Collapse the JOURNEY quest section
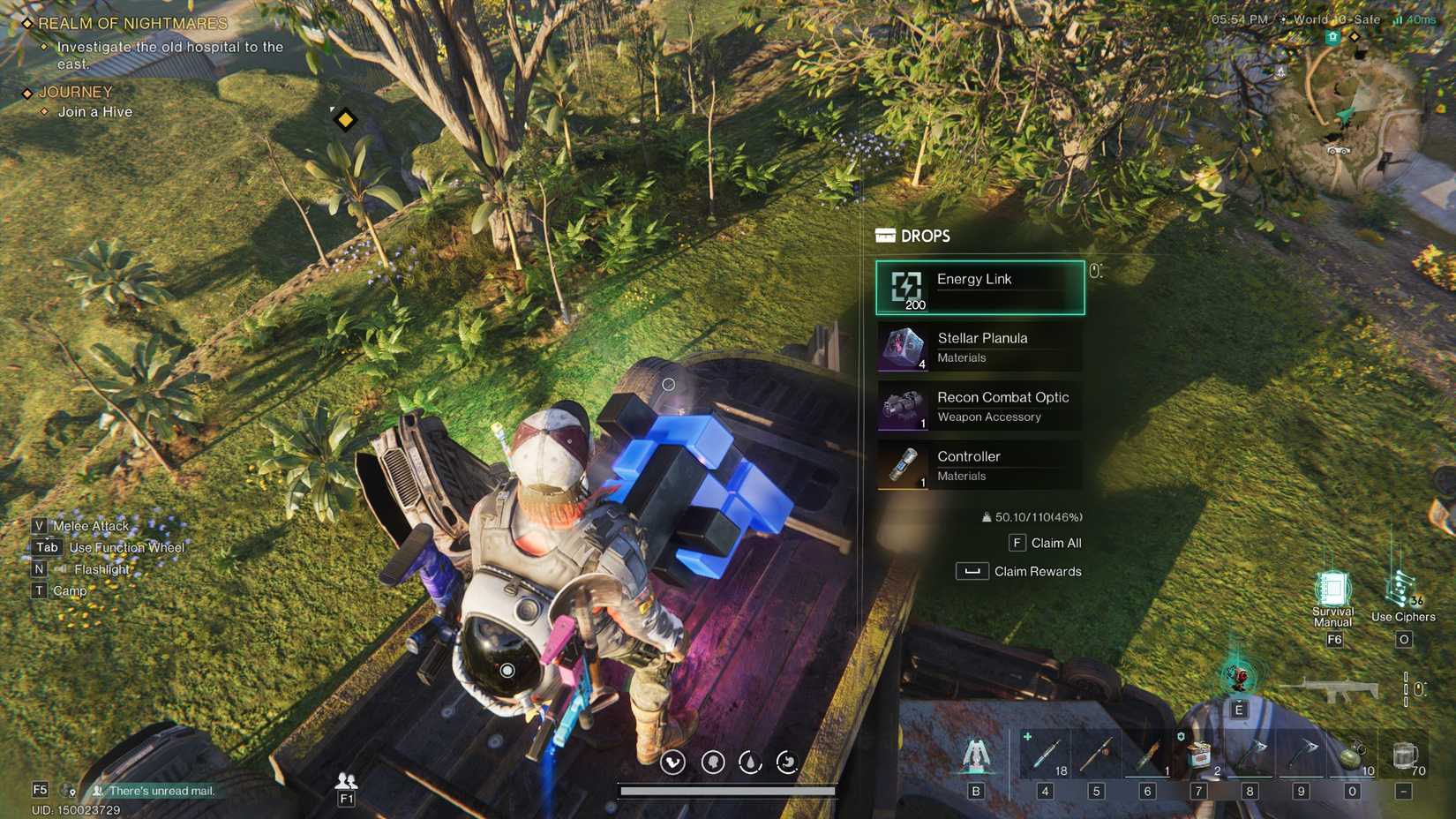Viewport: 1456px width, 819px height. coord(75,91)
